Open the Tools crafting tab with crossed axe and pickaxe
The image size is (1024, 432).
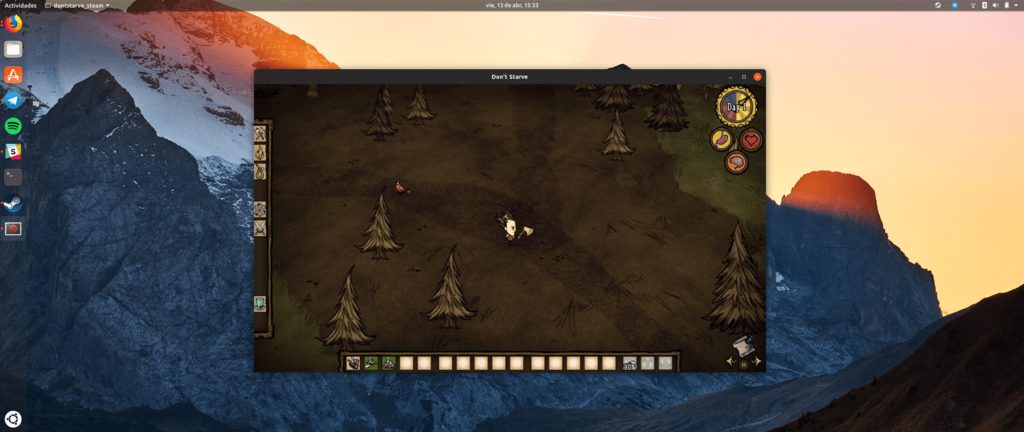260,133
